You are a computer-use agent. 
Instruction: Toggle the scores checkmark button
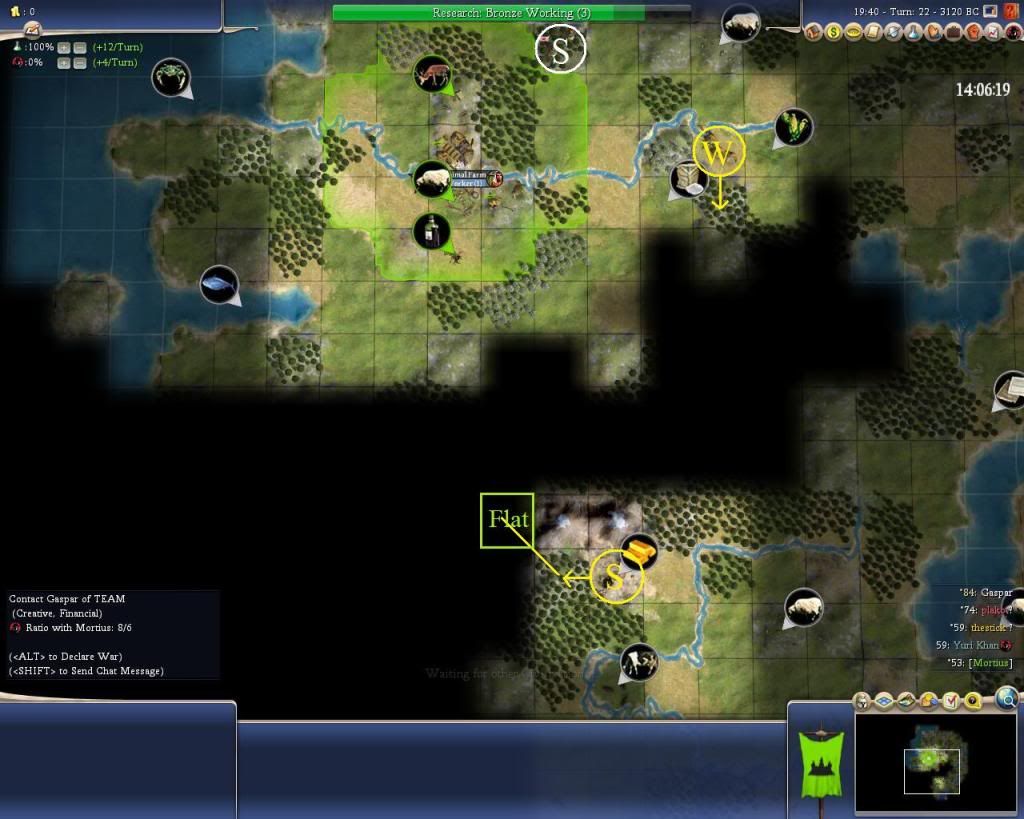tap(951, 701)
